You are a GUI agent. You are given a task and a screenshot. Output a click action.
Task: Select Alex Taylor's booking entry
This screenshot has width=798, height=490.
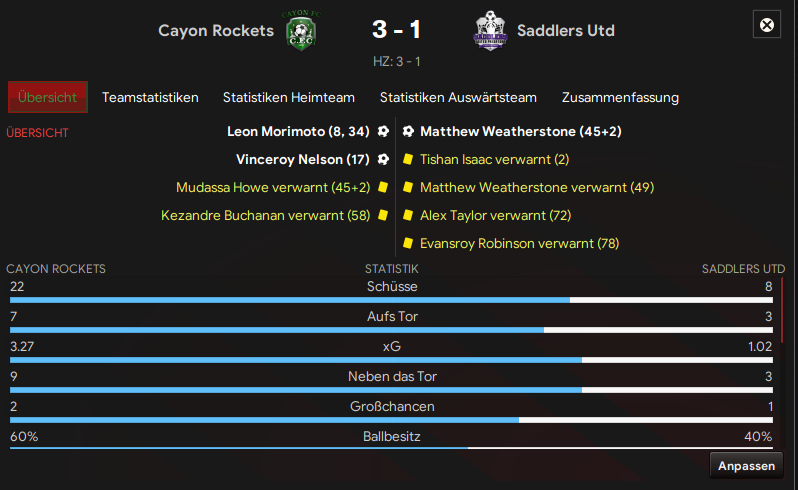point(495,215)
